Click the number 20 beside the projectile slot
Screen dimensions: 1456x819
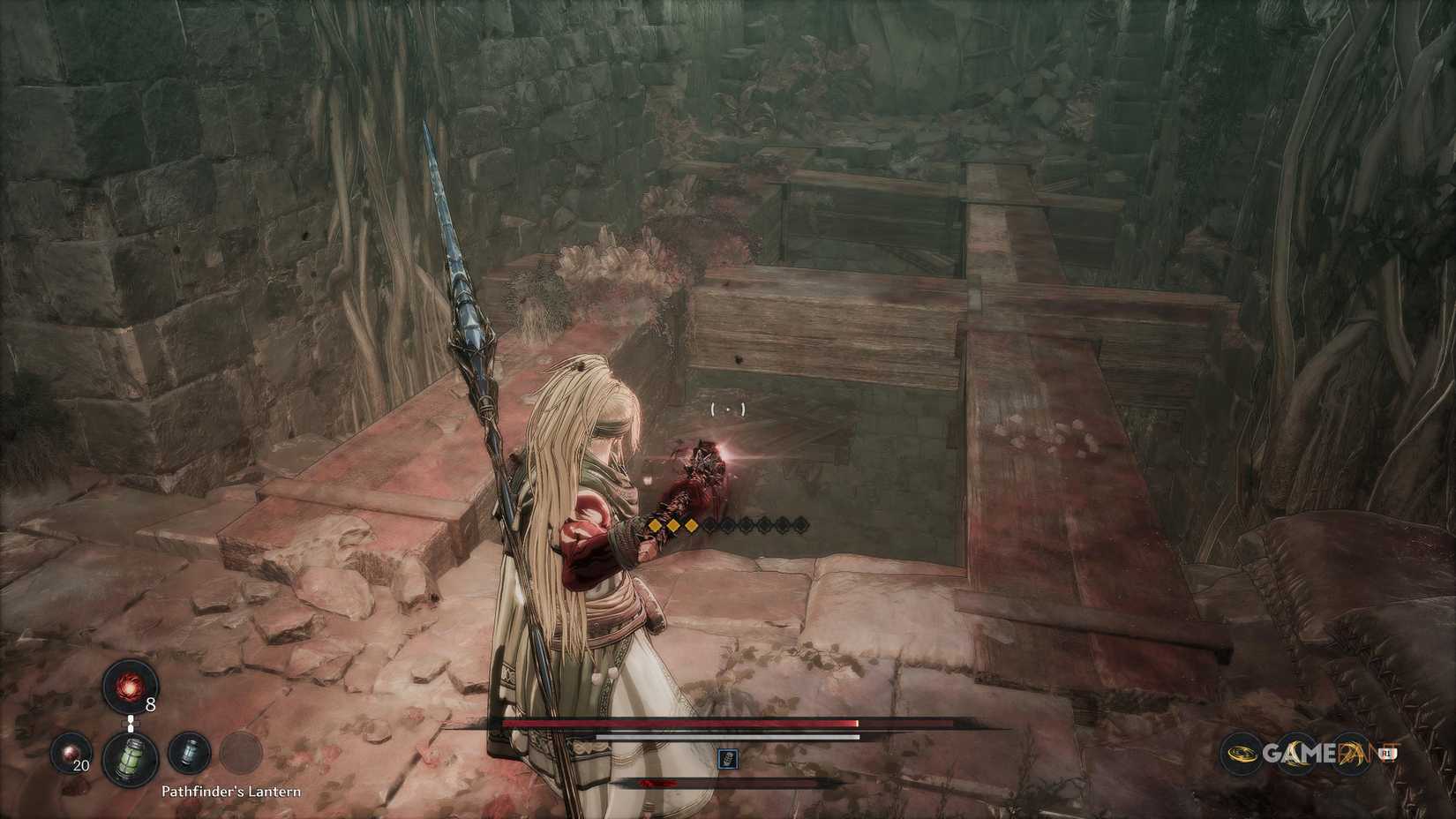pyautogui.click(x=81, y=766)
